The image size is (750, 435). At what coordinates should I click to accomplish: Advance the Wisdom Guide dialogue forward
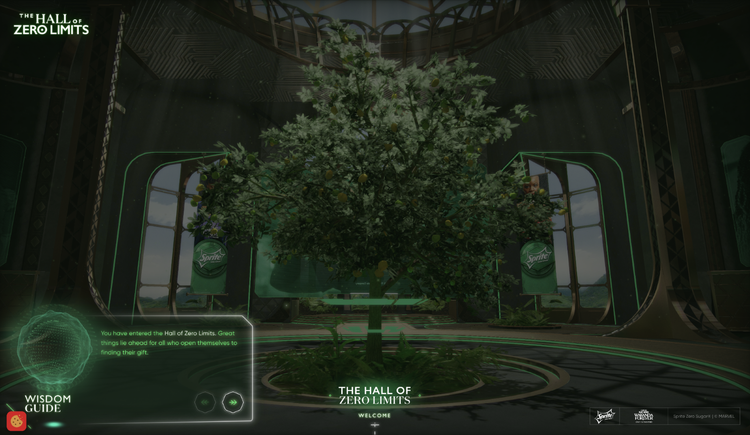[233, 402]
